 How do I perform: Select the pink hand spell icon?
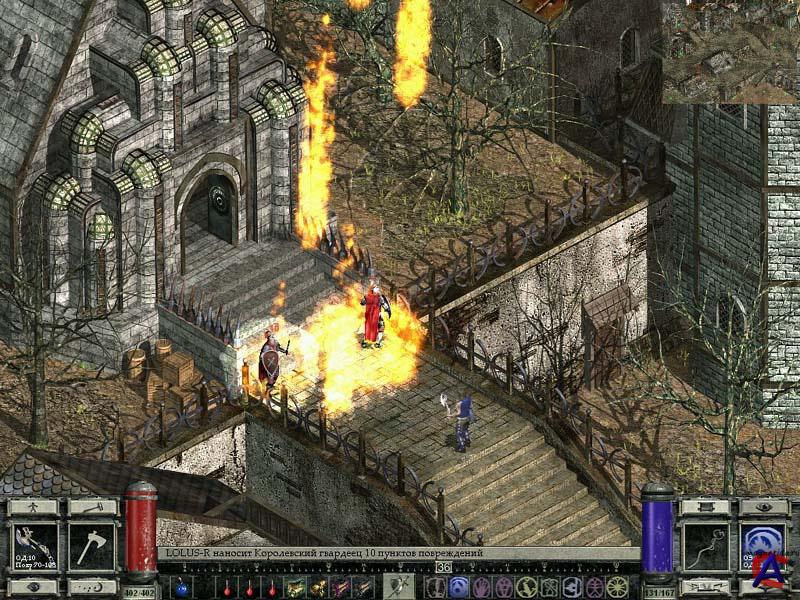tap(483, 587)
